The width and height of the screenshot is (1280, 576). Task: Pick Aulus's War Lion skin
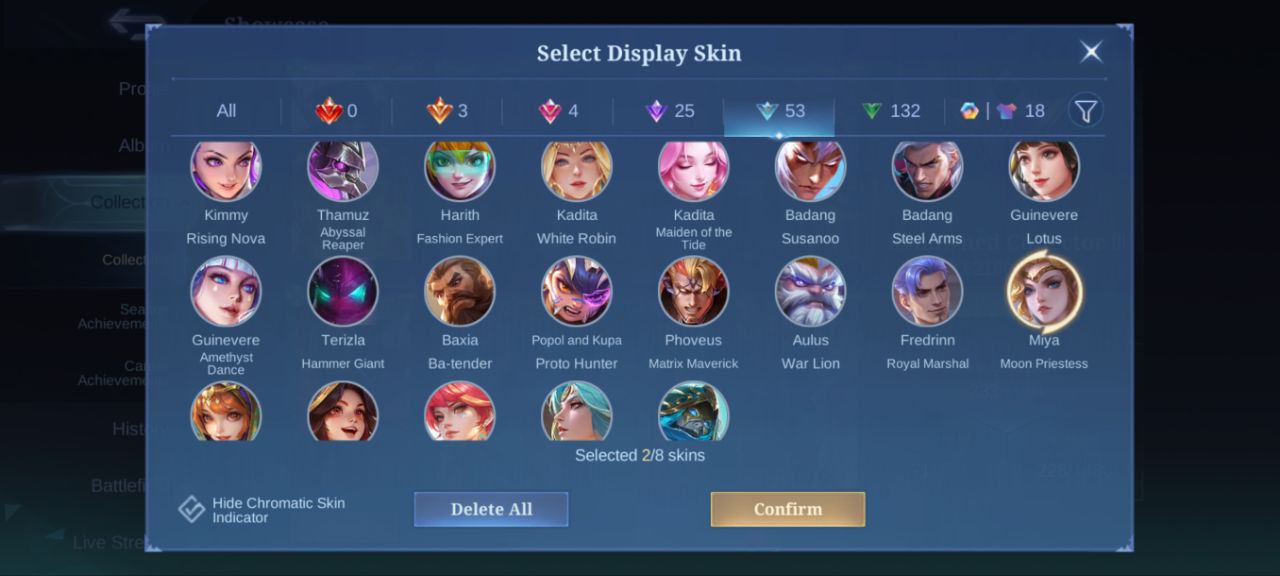click(811, 291)
